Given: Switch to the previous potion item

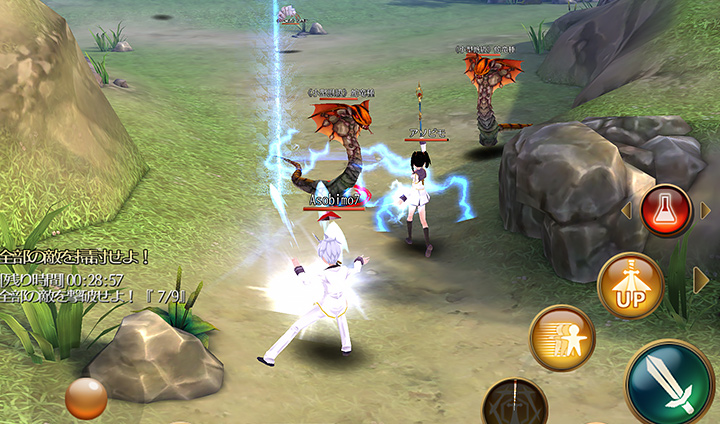Looking at the screenshot, I should (x=627, y=211).
